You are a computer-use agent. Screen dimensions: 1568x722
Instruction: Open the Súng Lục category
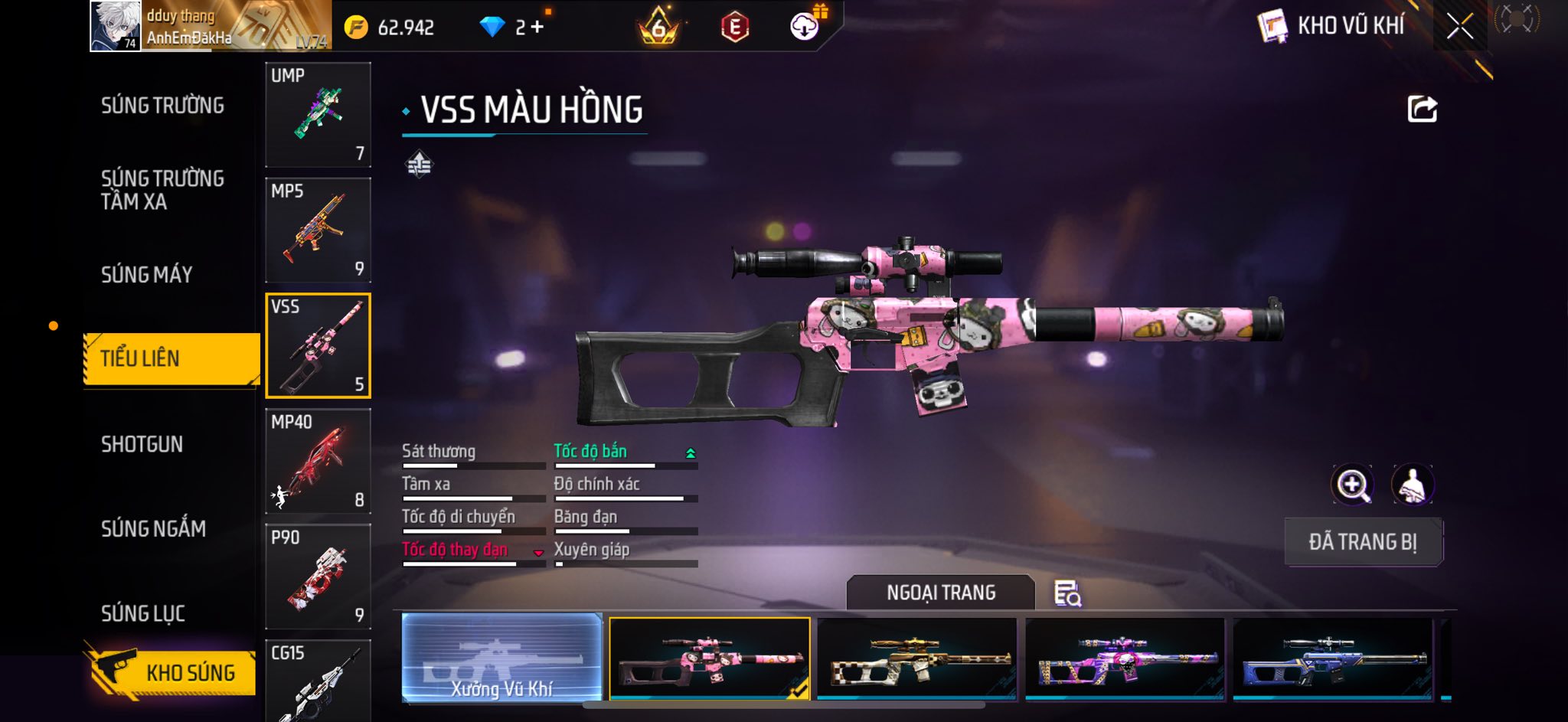(143, 613)
